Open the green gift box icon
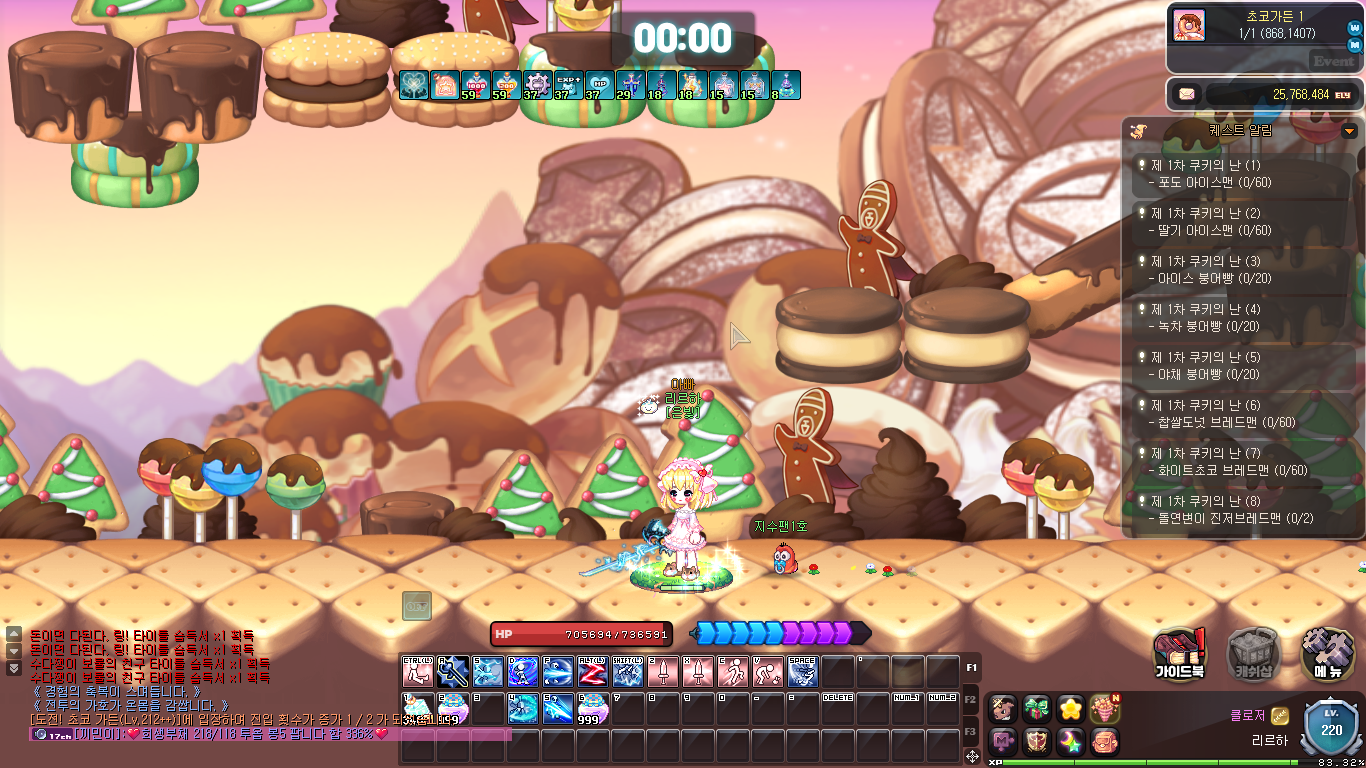 click(x=1038, y=709)
